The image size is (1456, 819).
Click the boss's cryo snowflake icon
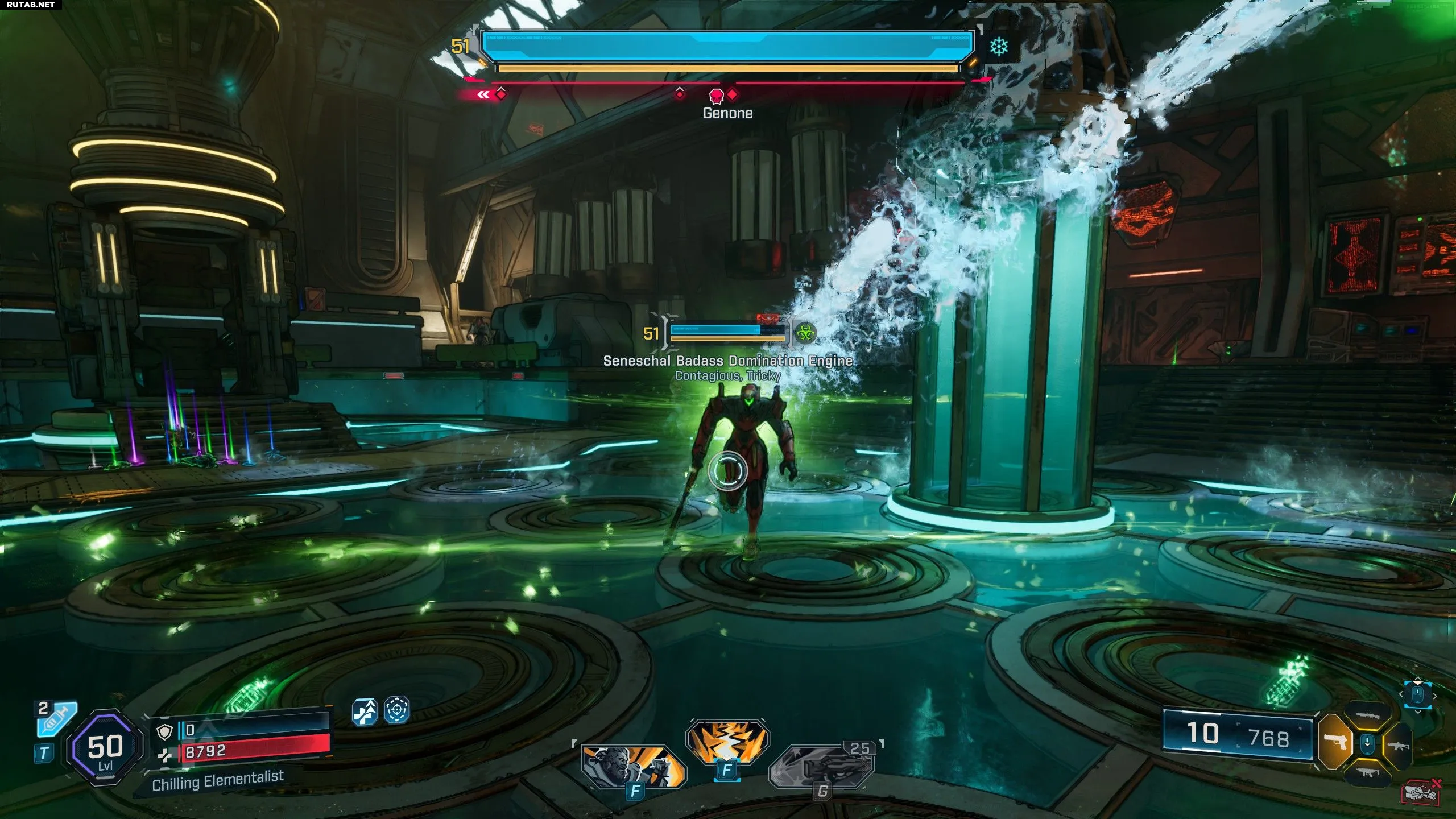pos(999,47)
